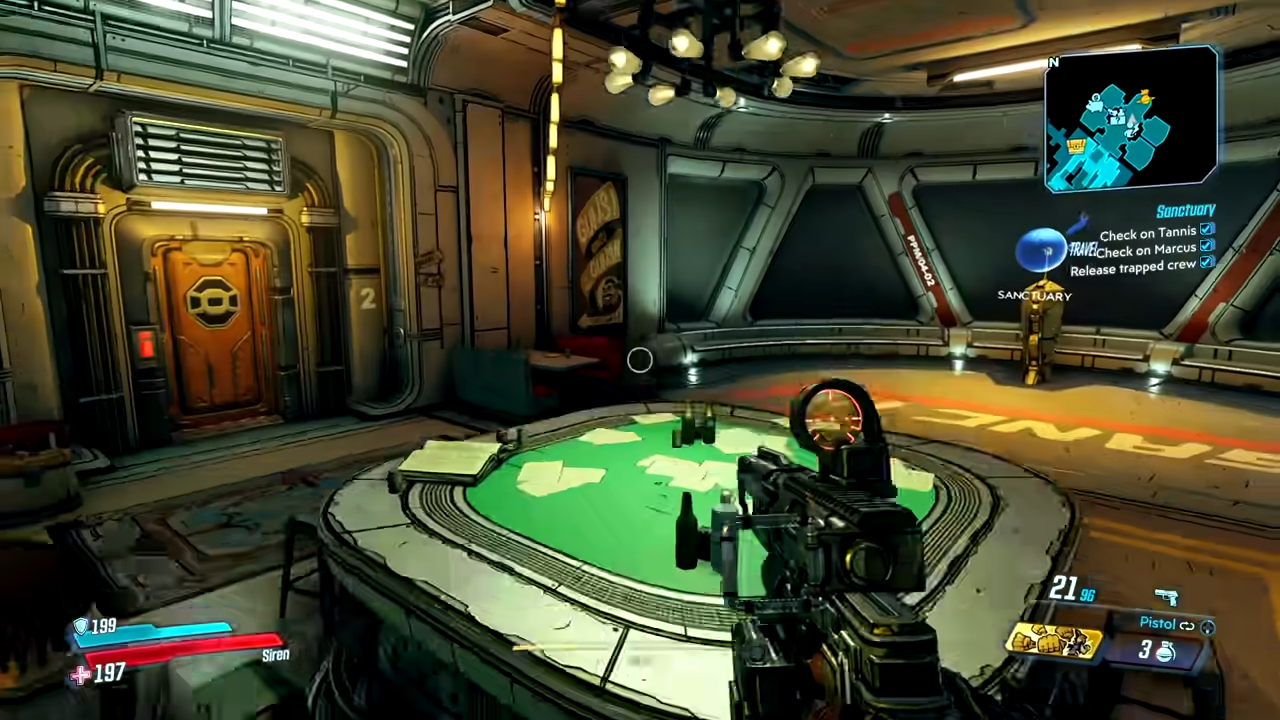Click the grenade icon beside the count
1280x720 pixels.
1165,652
